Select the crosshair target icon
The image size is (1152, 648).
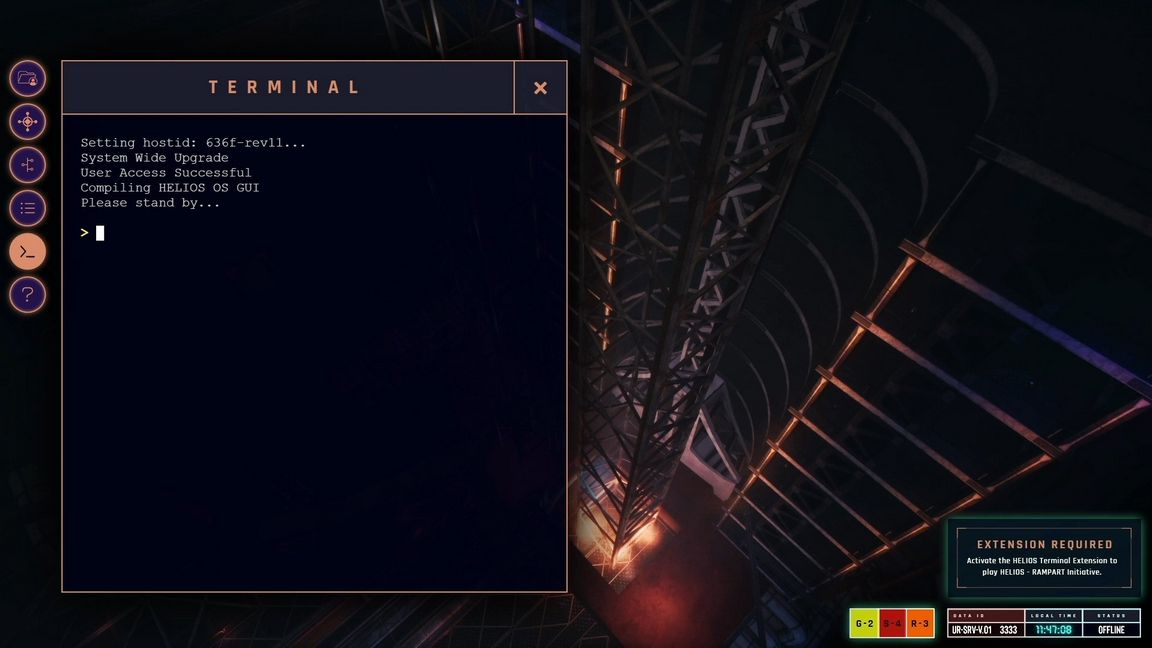pyautogui.click(x=28, y=122)
